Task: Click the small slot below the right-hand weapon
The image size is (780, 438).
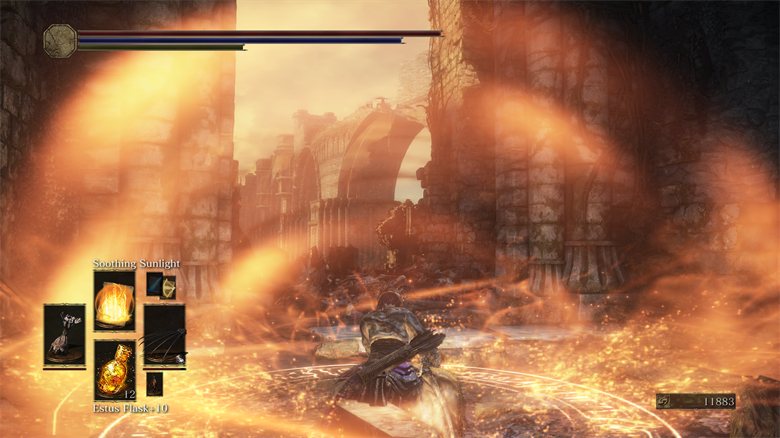Action: pyautogui.click(x=154, y=383)
